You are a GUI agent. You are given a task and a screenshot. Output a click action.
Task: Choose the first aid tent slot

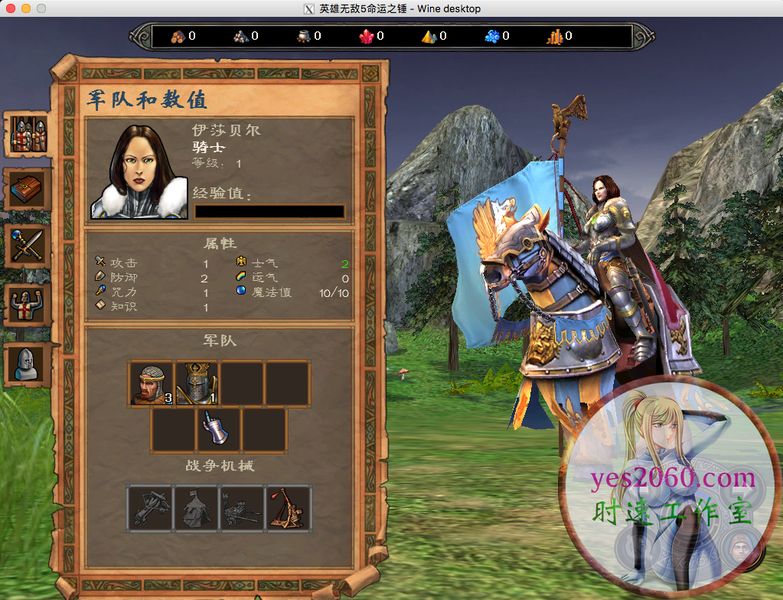click(196, 508)
